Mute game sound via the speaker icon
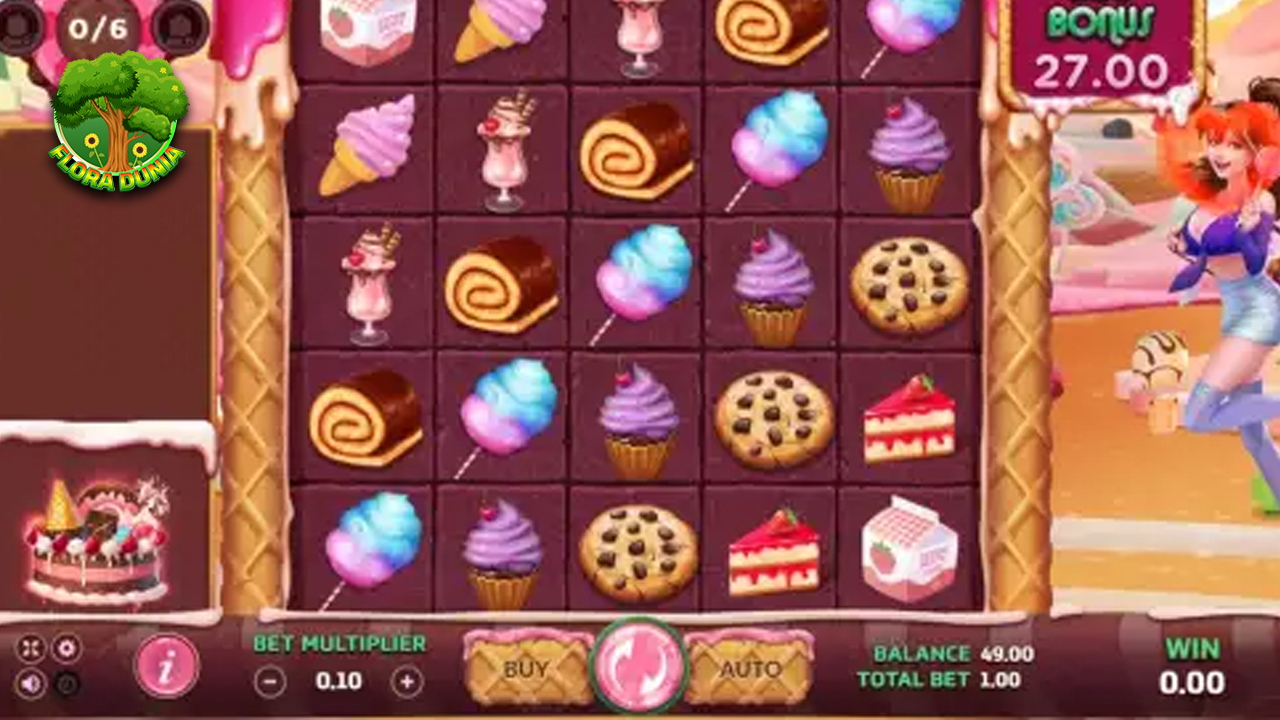1280x720 pixels. click(x=30, y=683)
